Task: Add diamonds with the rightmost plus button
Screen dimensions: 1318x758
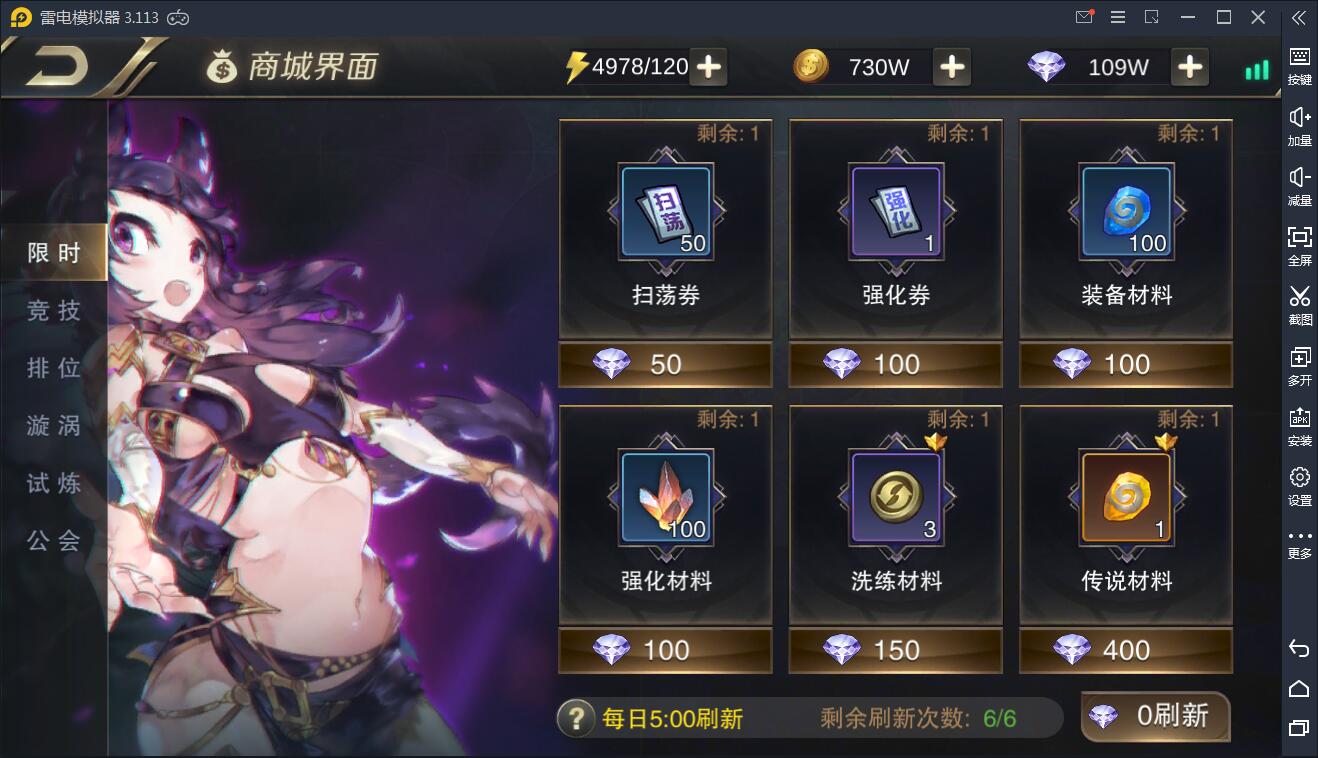Action: point(1189,67)
